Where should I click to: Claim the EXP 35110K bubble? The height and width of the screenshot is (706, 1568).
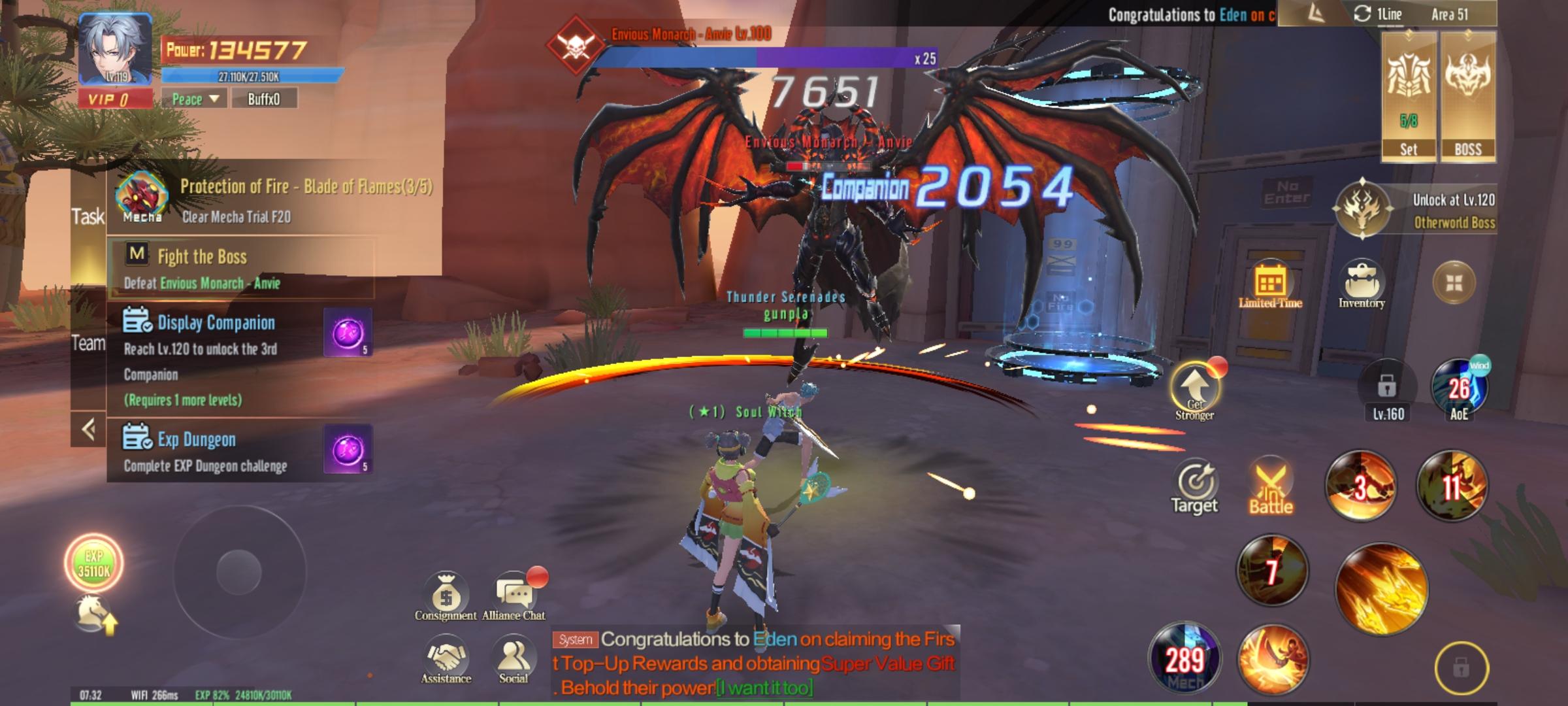94,563
